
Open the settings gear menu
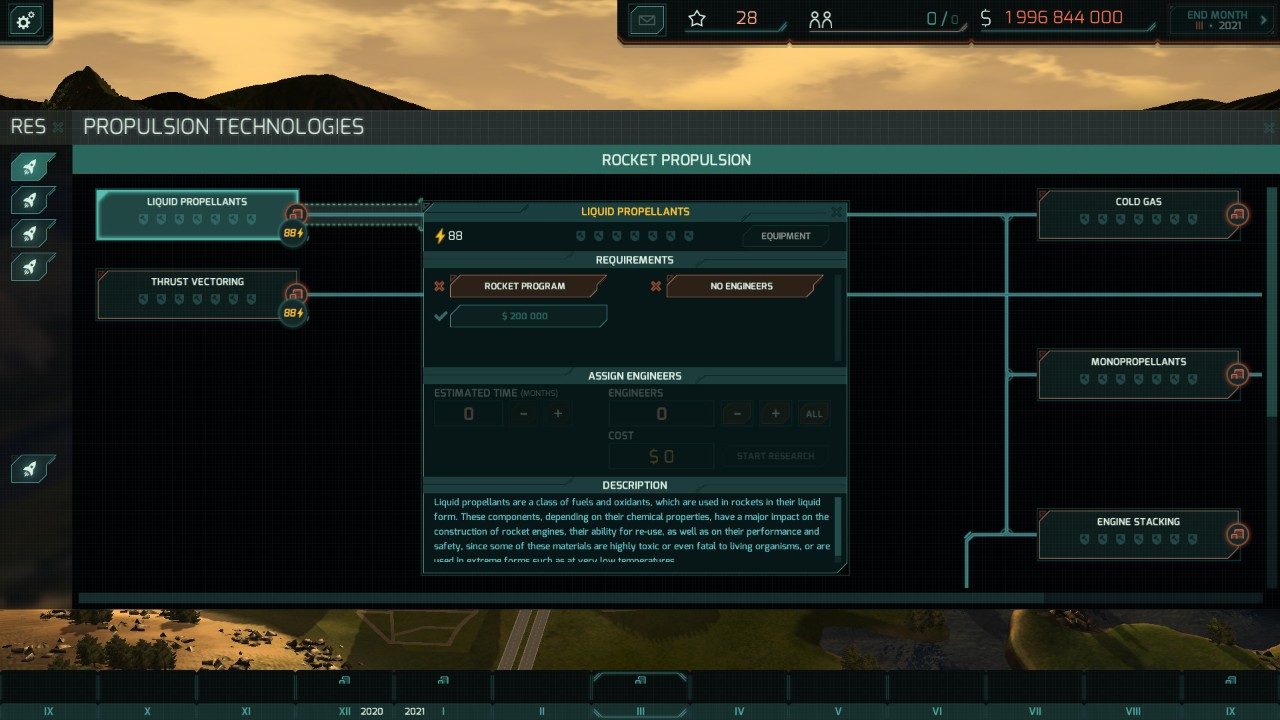coord(25,20)
